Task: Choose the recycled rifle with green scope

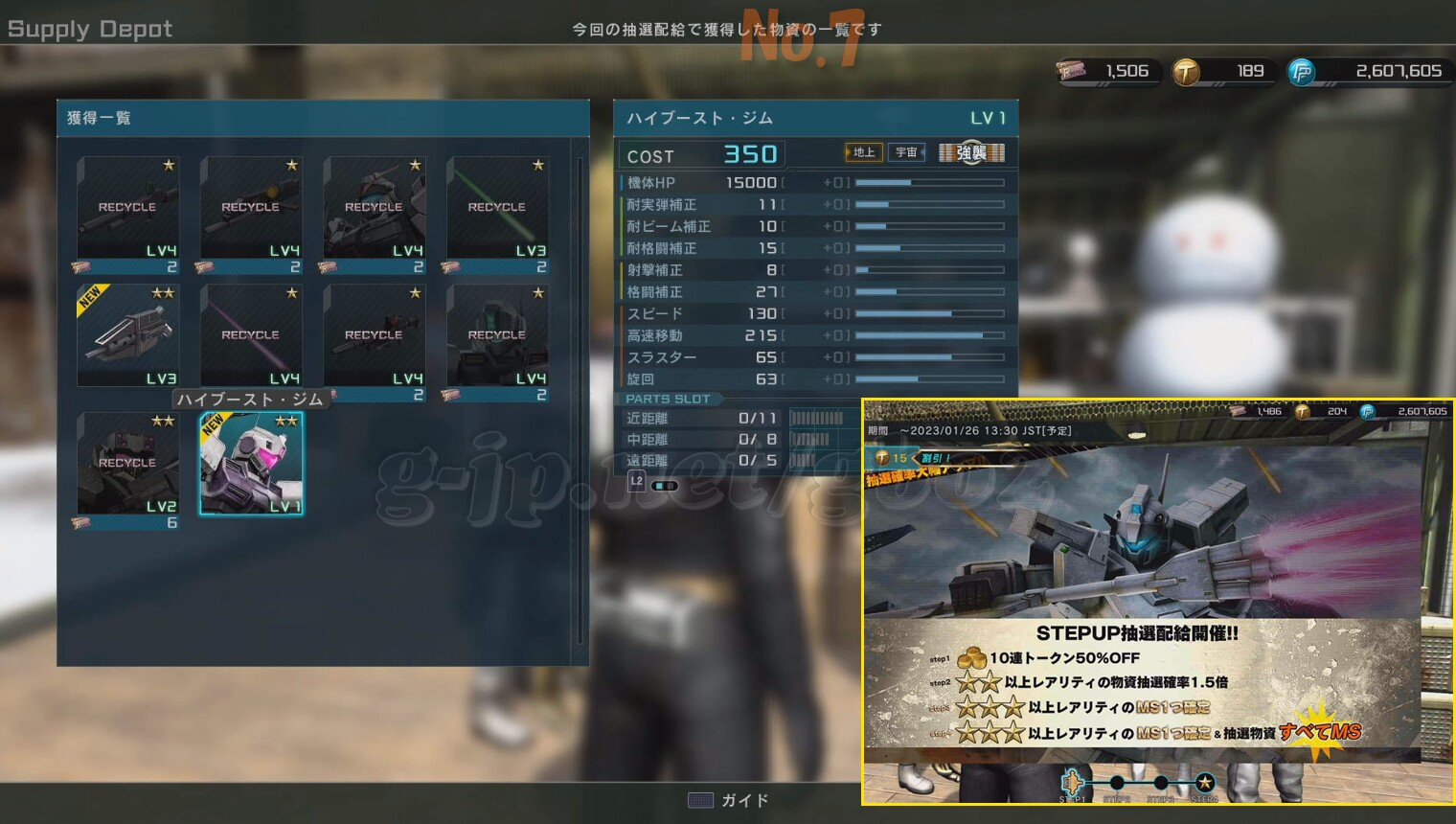Action: [x=127, y=208]
